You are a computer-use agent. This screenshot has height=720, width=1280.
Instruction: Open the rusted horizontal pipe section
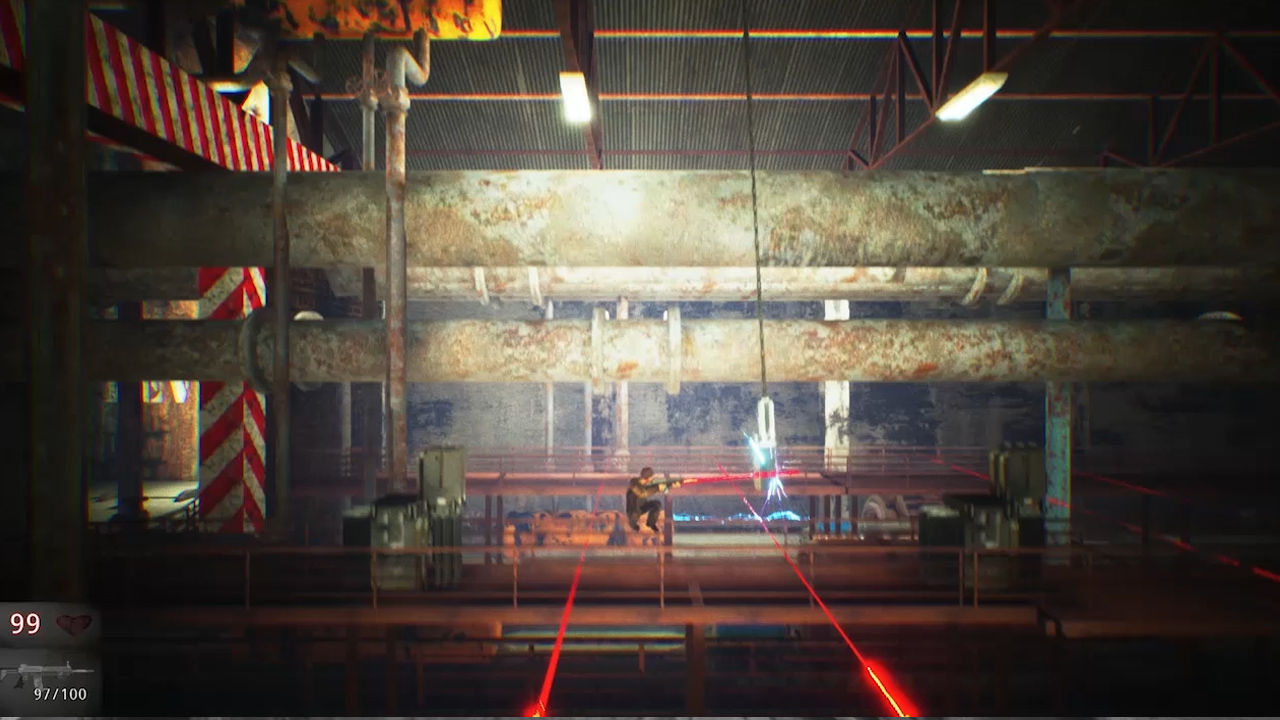point(640,230)
